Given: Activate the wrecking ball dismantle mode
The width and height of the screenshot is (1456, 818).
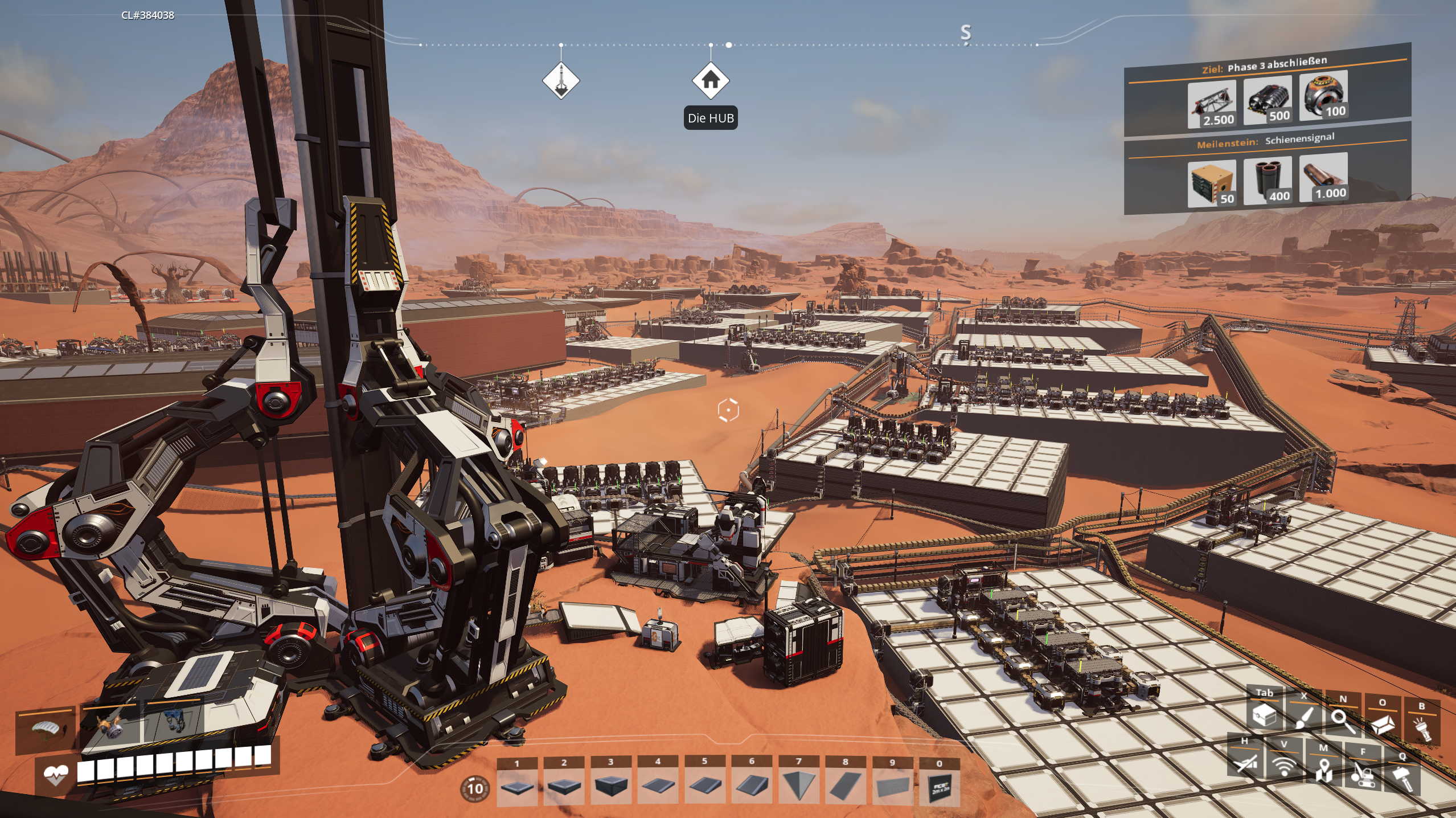Looking at the screenshot, I should pyautogui.click(x=1363, y=773).
